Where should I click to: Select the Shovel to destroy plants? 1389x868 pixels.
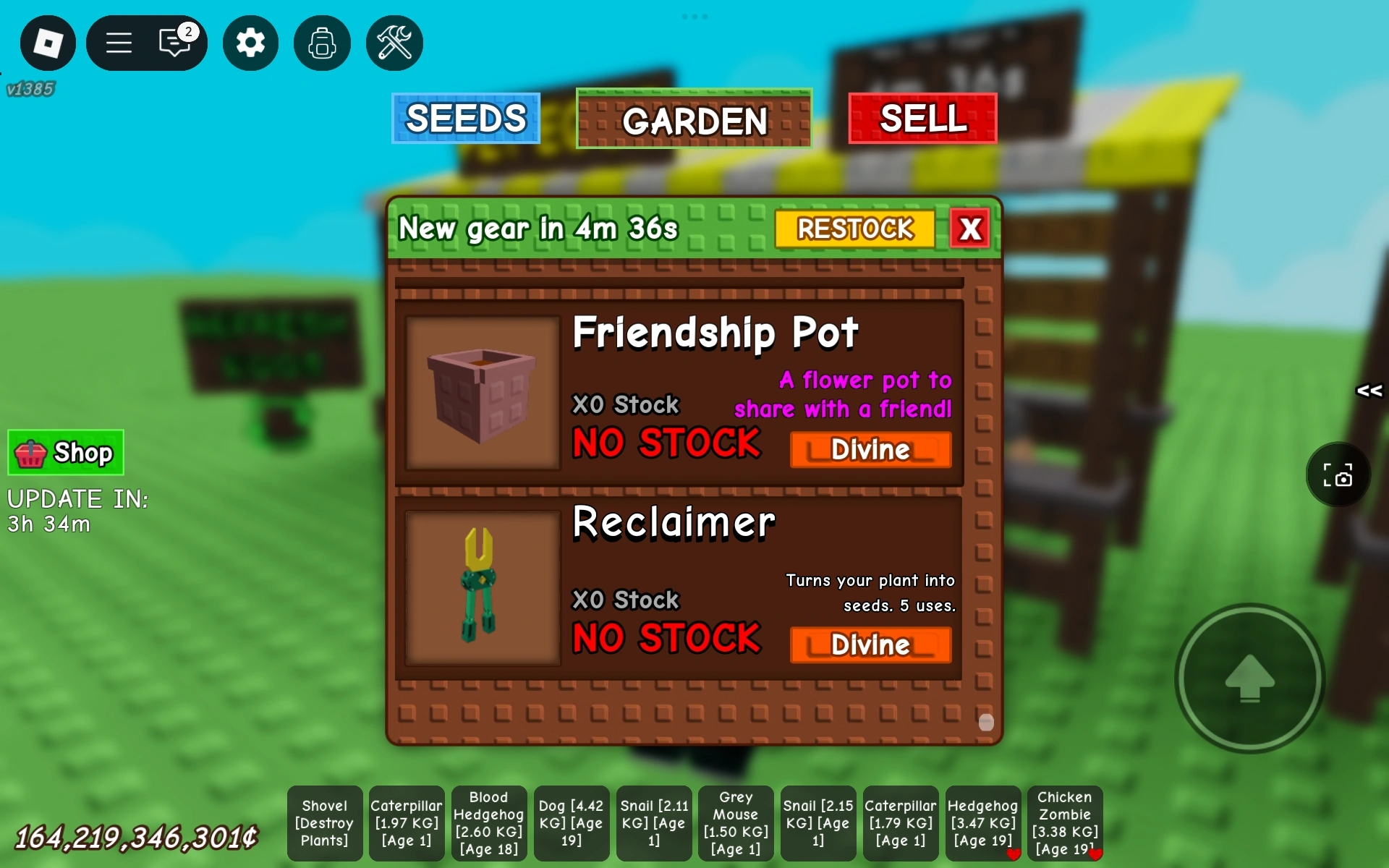pos(324,823)
